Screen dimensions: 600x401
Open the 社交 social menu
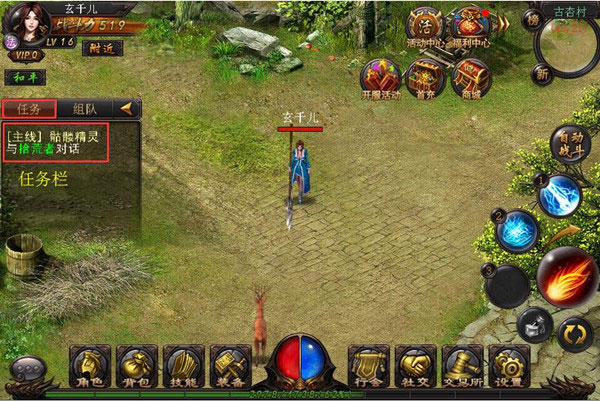tap(415, 367)
